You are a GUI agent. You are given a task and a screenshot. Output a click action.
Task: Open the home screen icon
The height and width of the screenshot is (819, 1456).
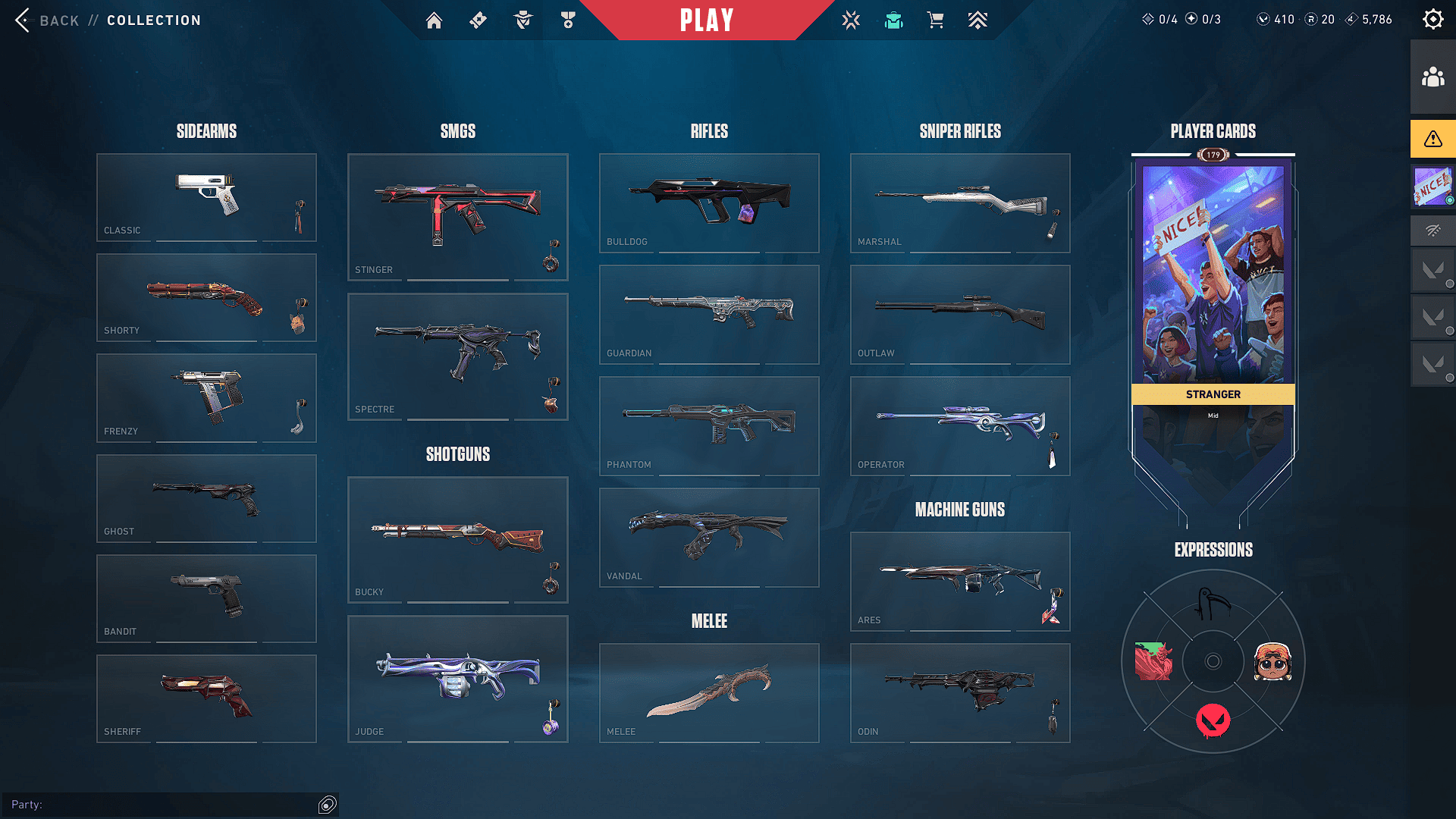434,20
